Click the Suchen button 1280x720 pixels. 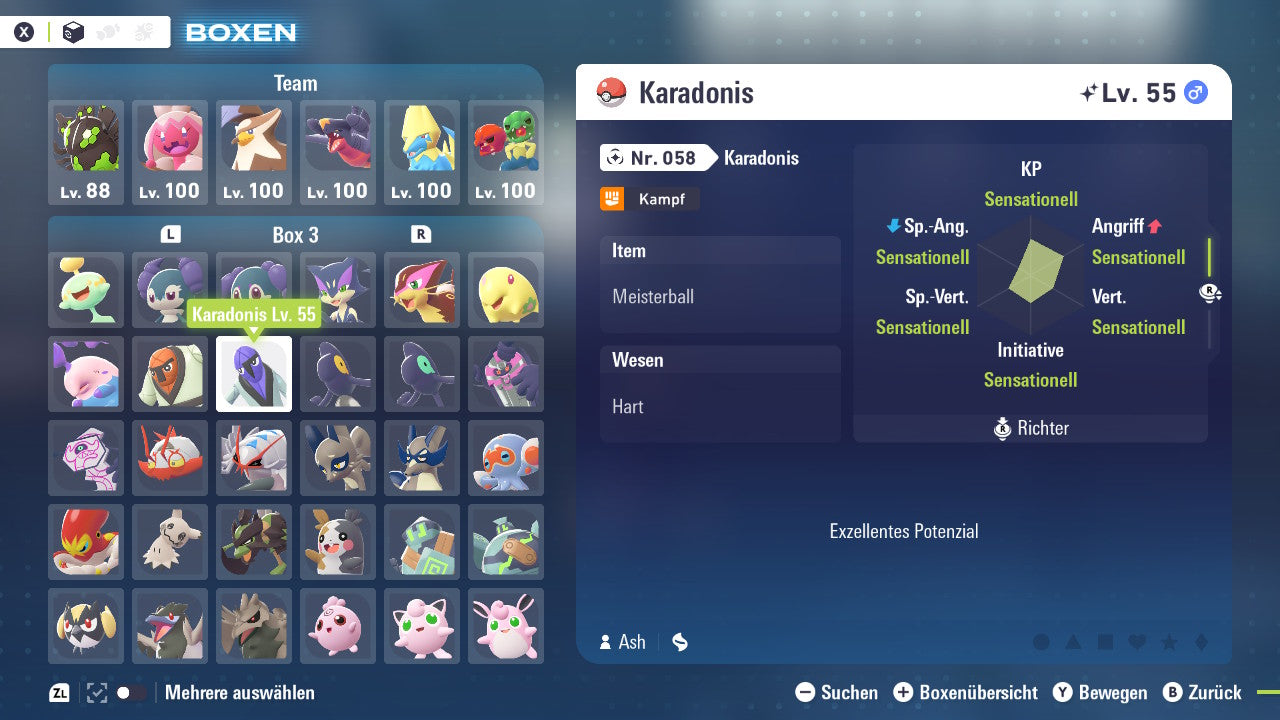[x=836, y=692]
